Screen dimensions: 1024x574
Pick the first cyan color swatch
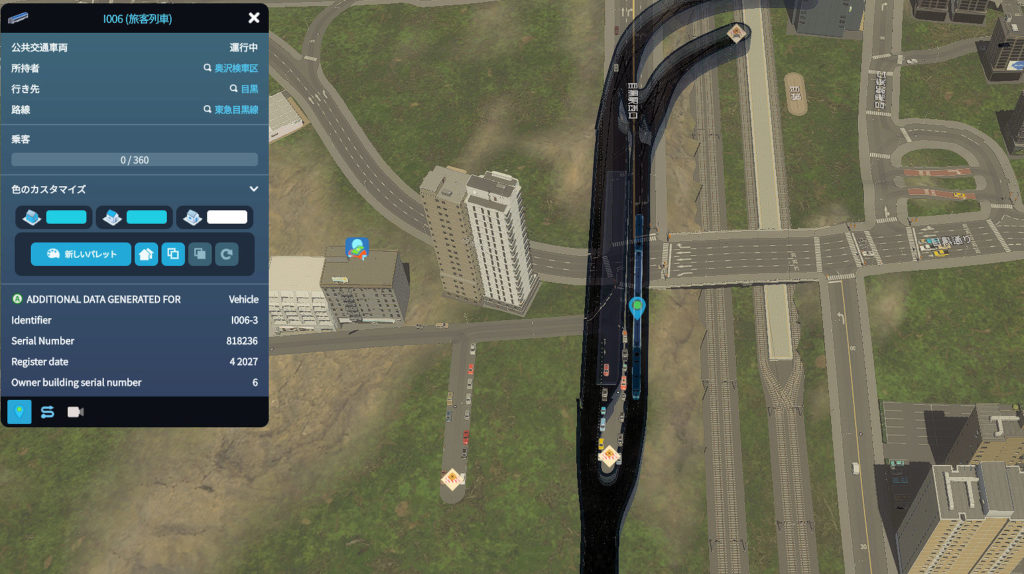tap(67, 217)
